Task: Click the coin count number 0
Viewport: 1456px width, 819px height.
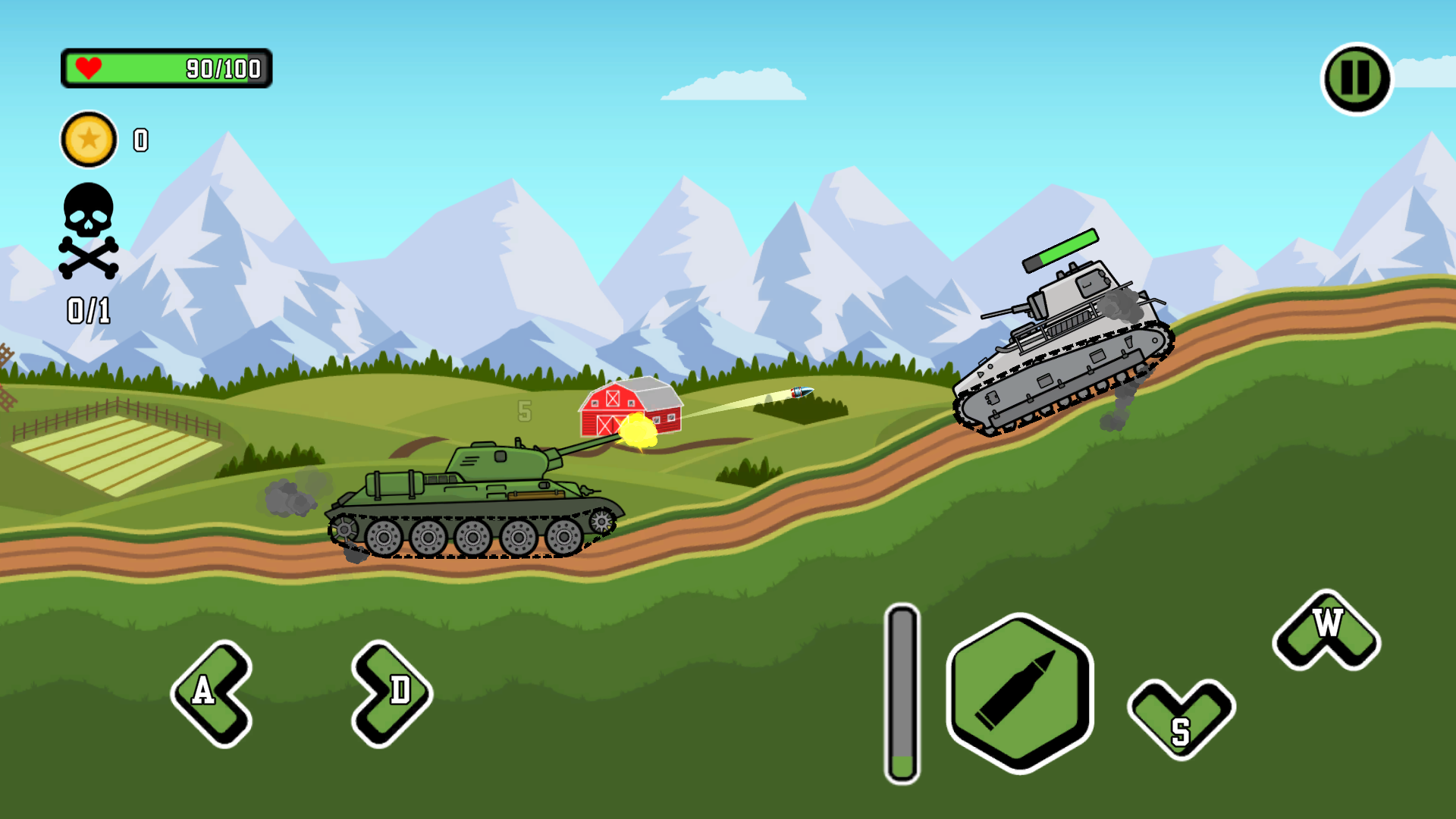Action: tap(140, 140)
